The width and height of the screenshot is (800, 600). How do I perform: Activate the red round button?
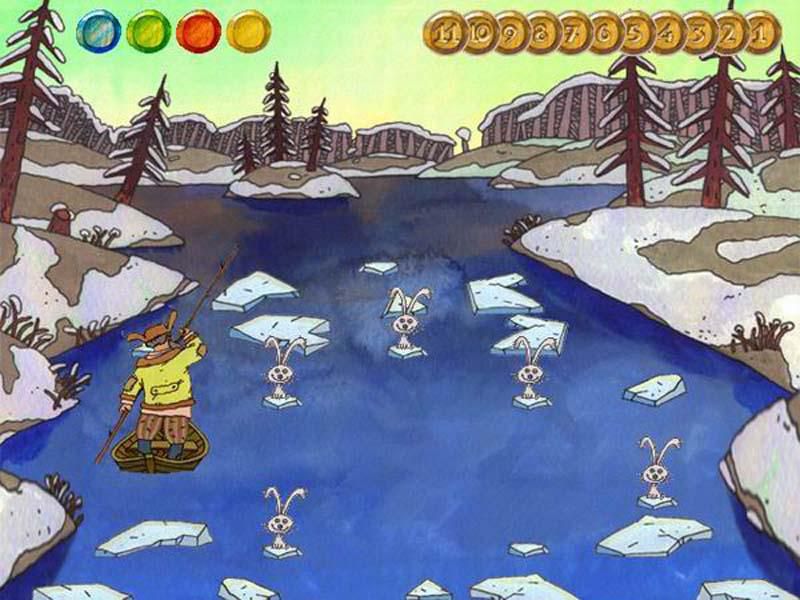(198, 31)
